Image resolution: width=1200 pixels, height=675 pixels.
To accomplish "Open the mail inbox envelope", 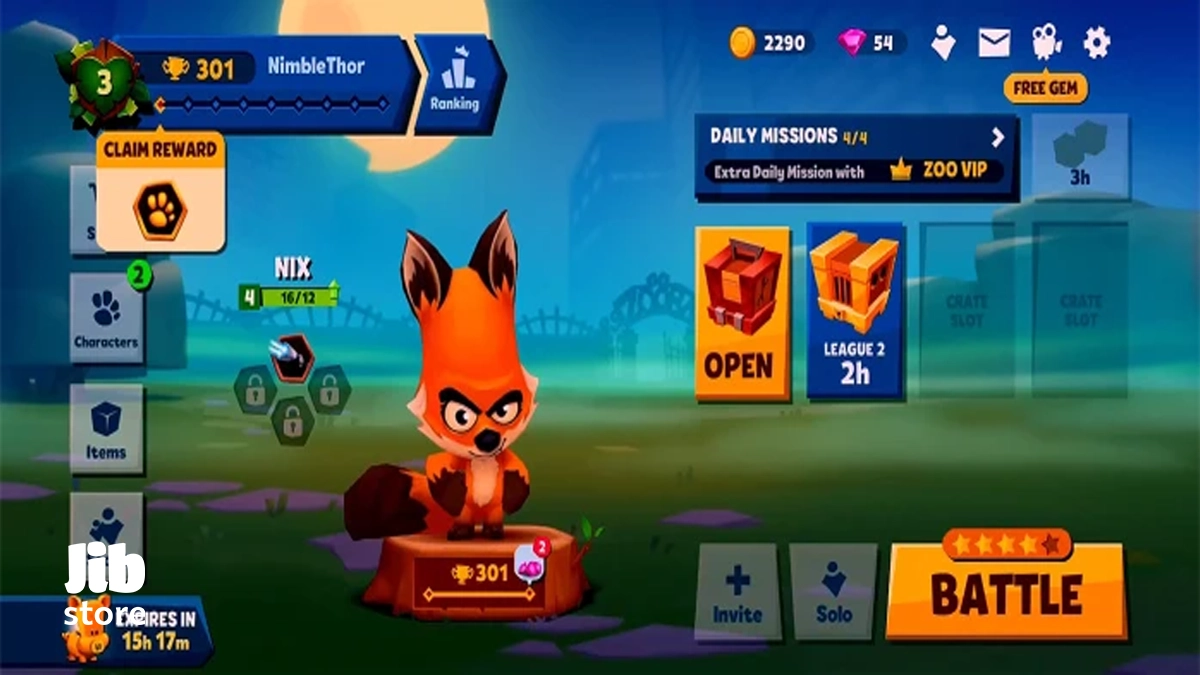I will [994, 42].
